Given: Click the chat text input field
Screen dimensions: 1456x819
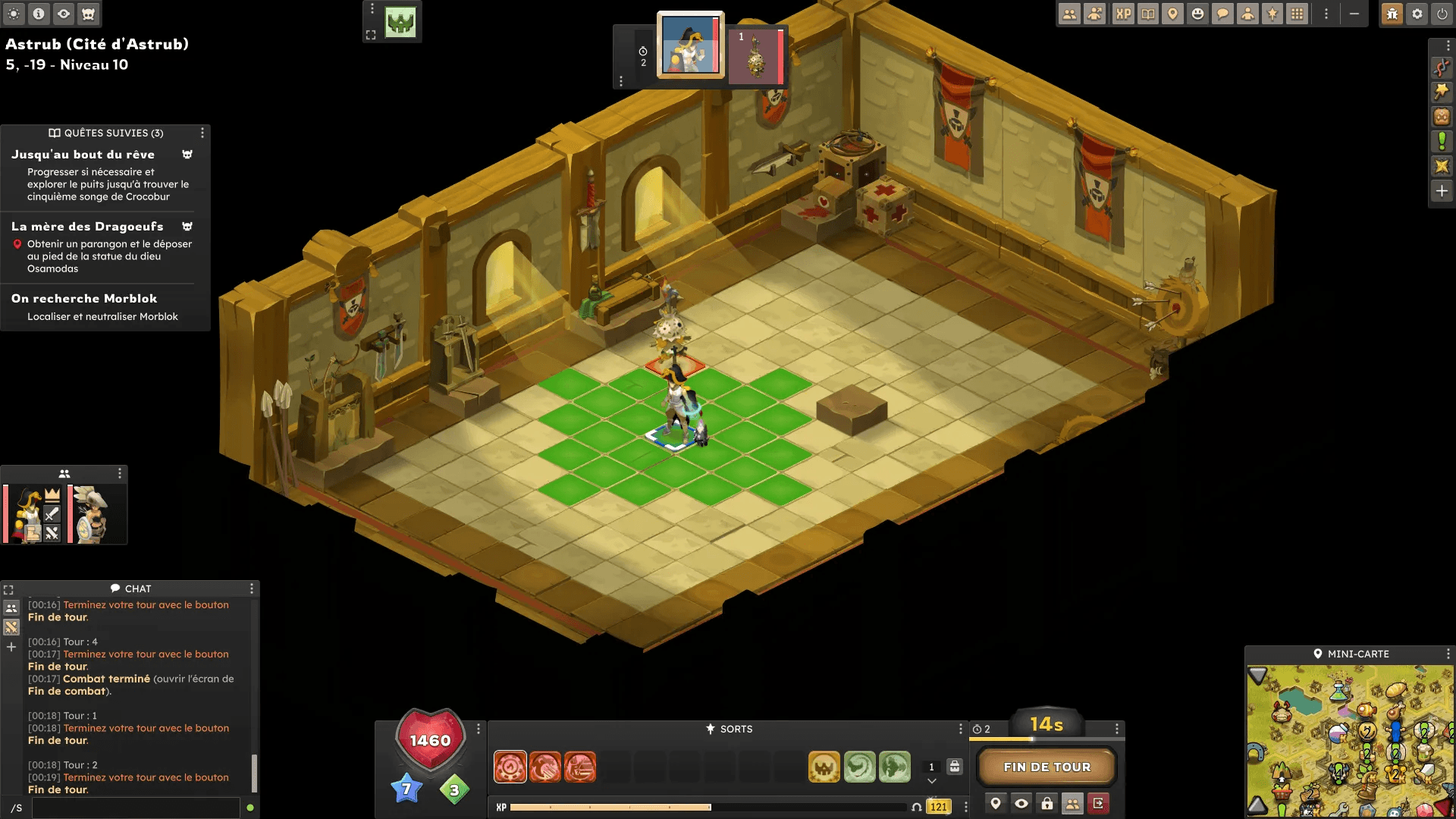Looking at the screenshot, I should [136, 808].
